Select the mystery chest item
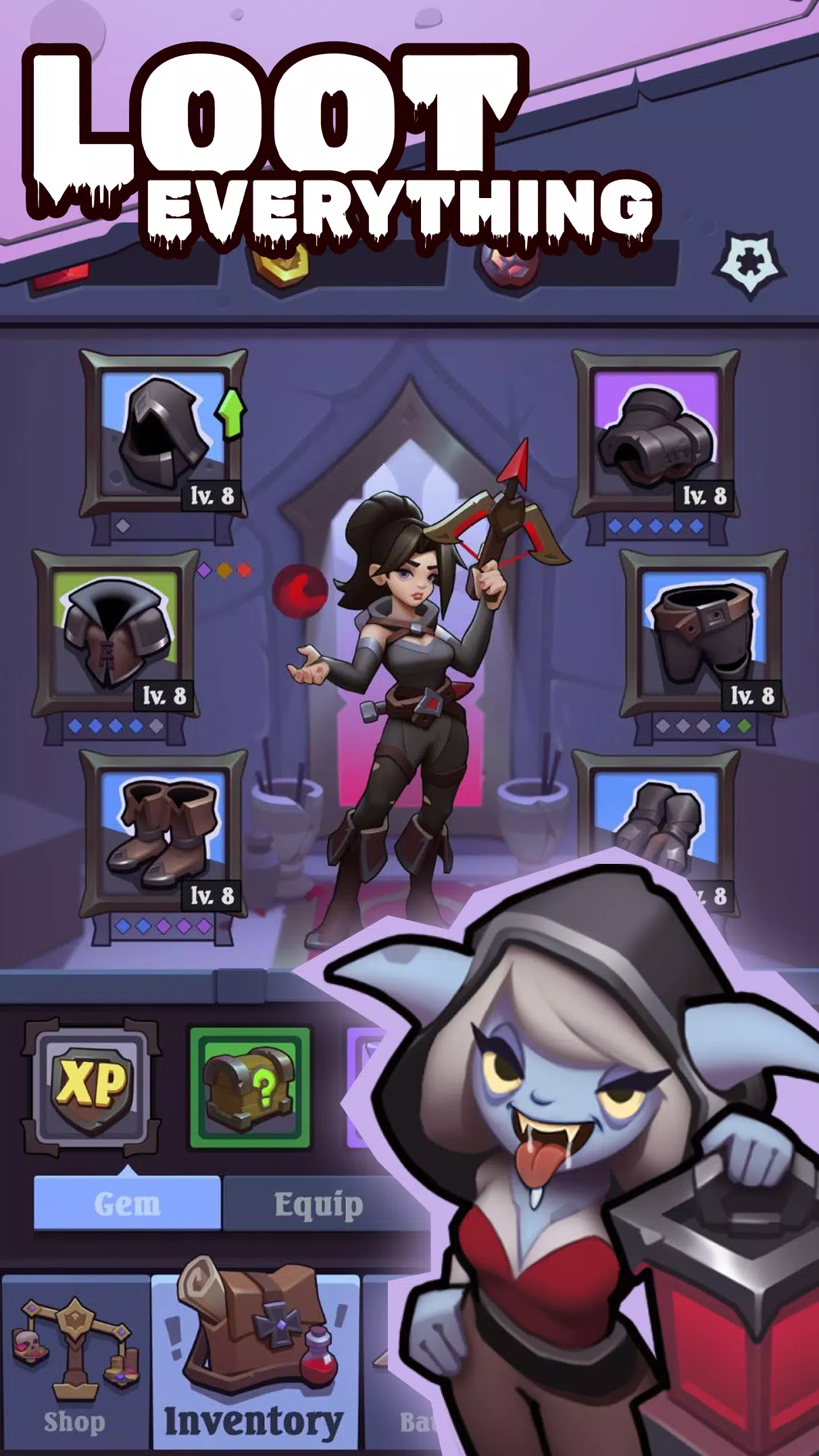The height and width of the screenshot is (1456, 819). click(249, 1086)
